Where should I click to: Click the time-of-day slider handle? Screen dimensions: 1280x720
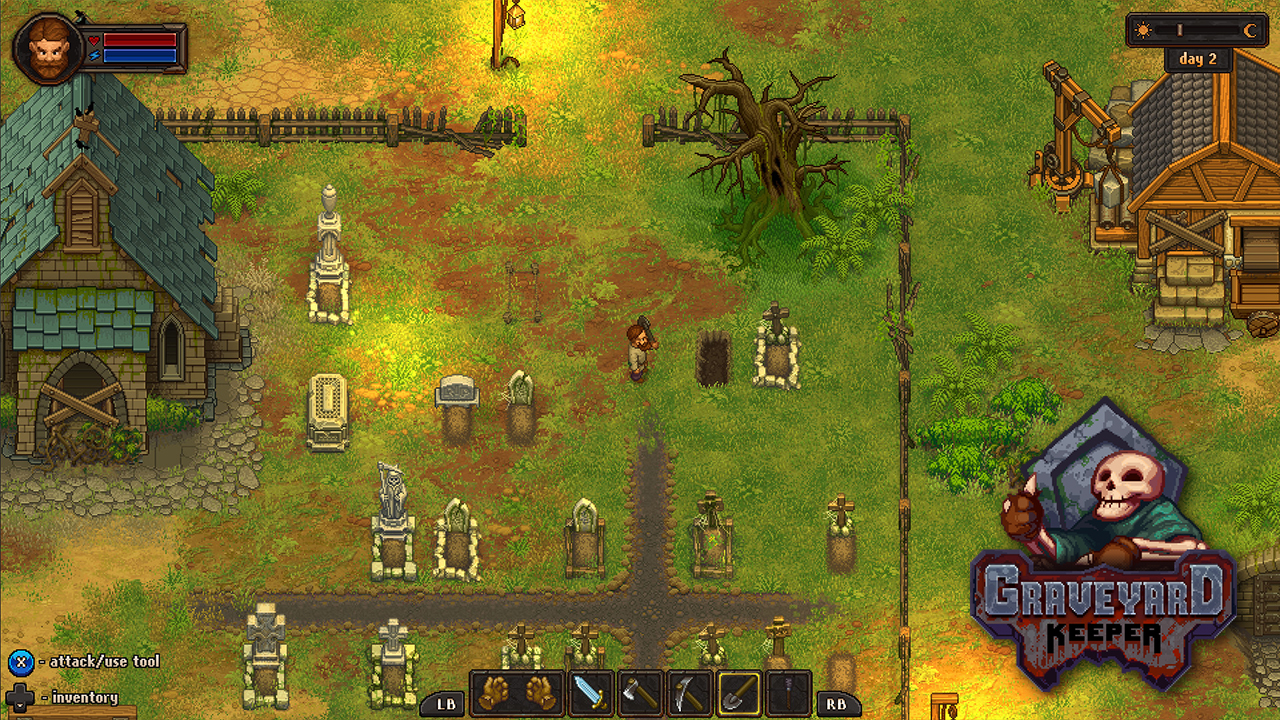tap(1180, 30)
